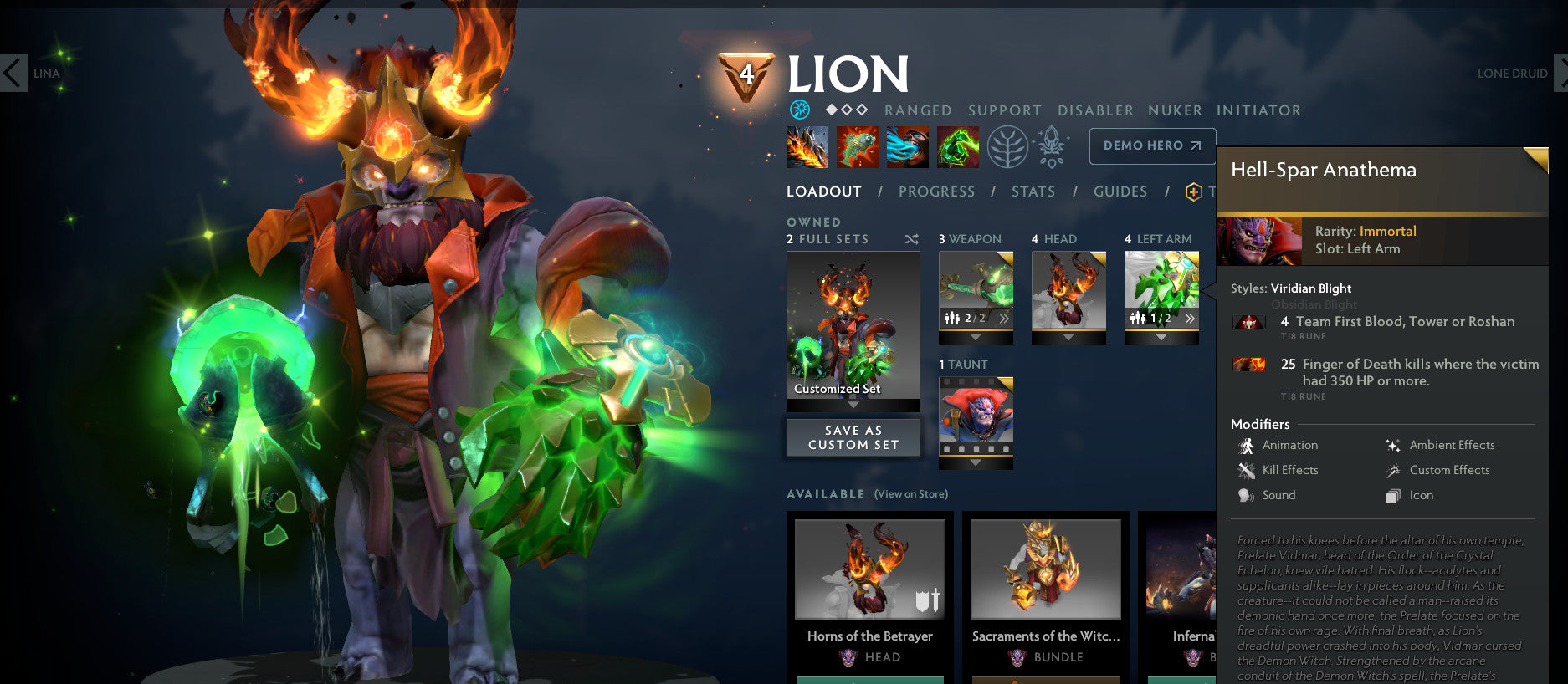Open the fish-like second ability icon
This screenshot has width=1568, height=684.
[x=857, y=145]
